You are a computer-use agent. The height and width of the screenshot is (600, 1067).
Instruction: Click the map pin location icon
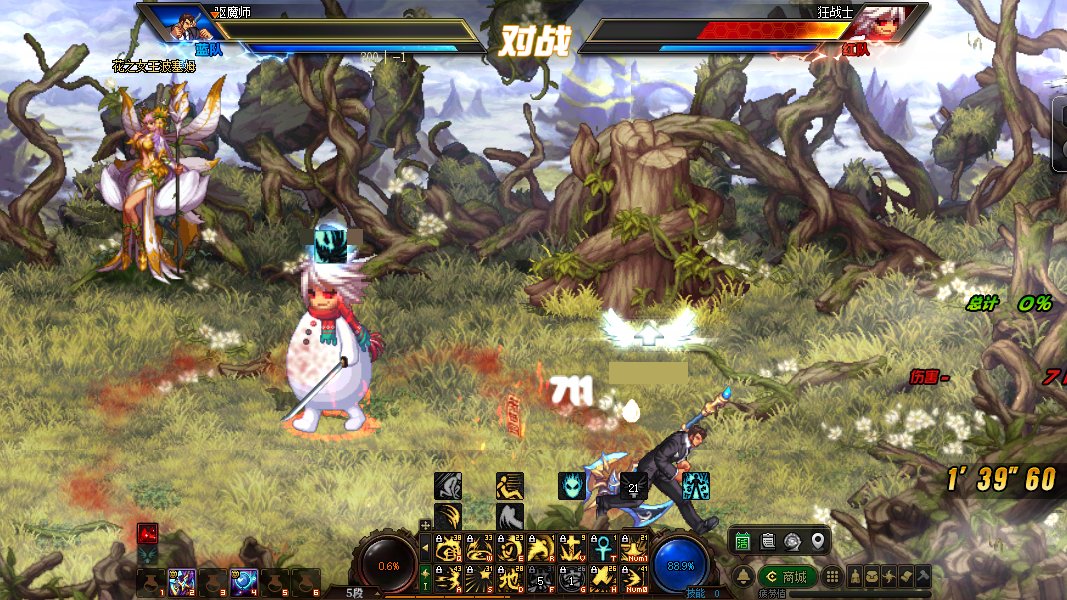tap(817, 541)
